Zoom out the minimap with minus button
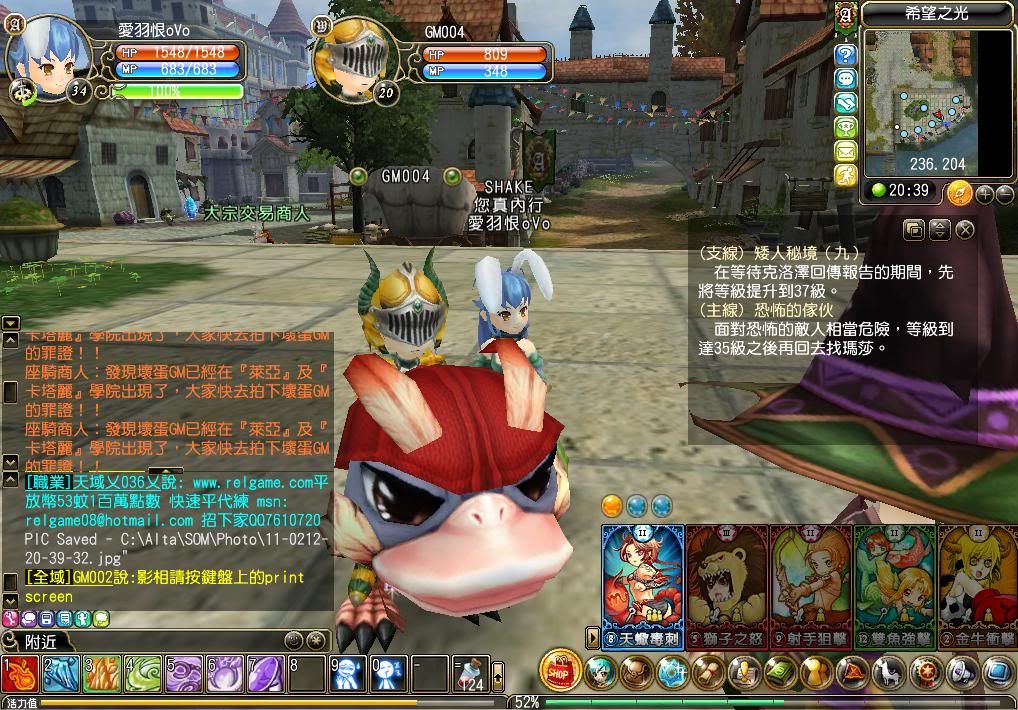 [1004, 194]
